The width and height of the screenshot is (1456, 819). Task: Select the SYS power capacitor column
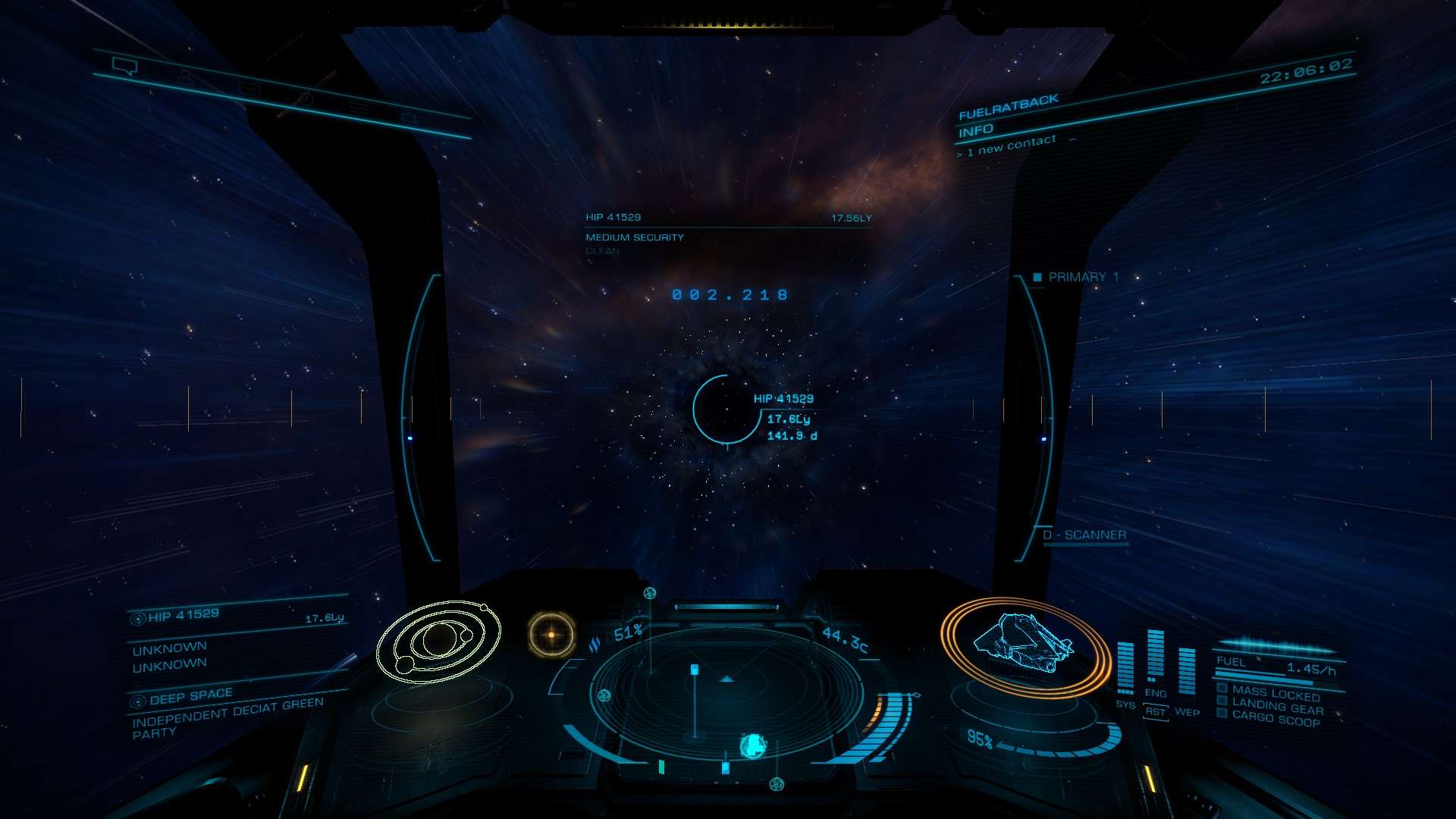(1125, 667)
